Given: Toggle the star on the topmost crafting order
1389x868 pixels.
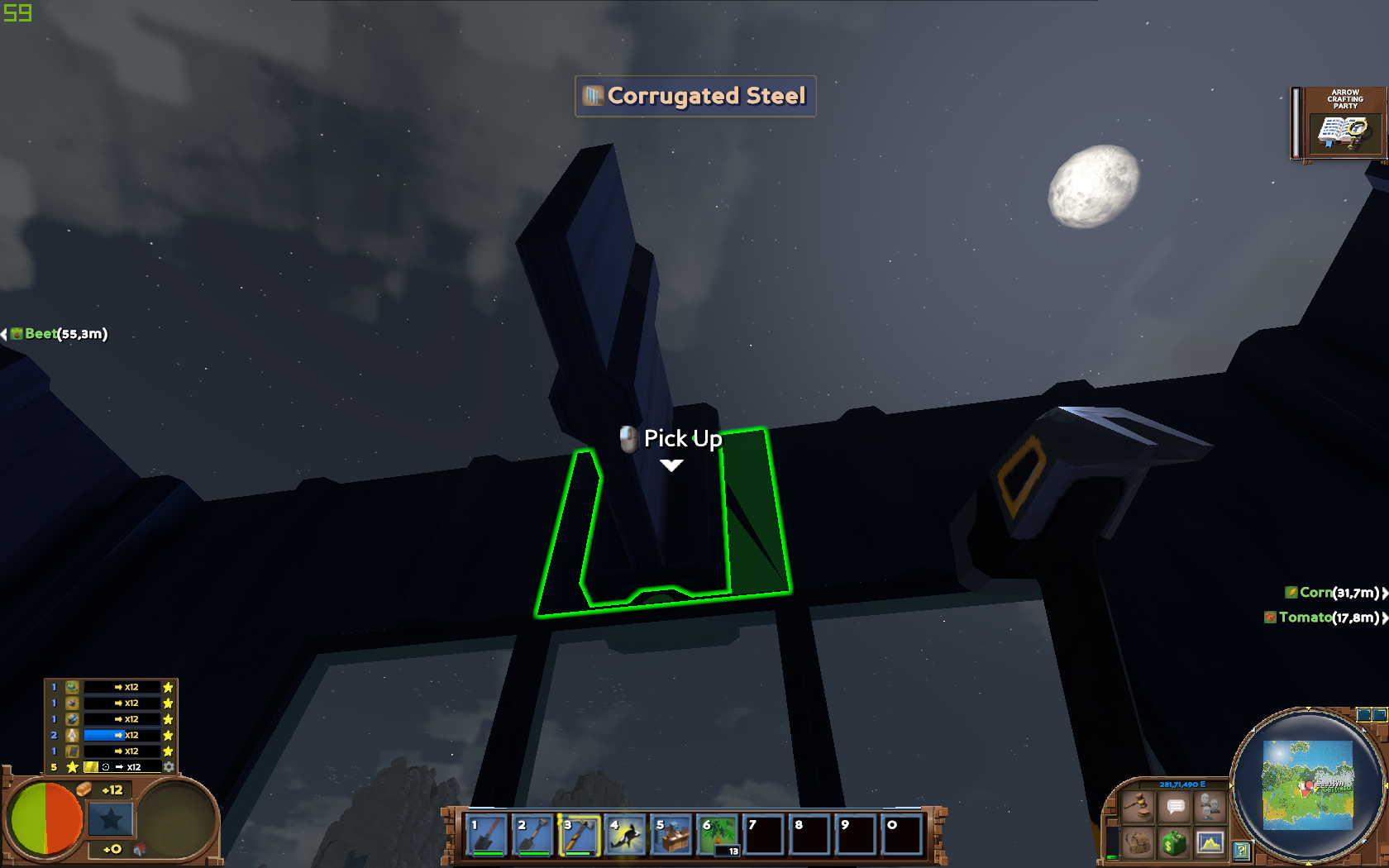Looking at the screenshot, I should click(x=169, y=687).
